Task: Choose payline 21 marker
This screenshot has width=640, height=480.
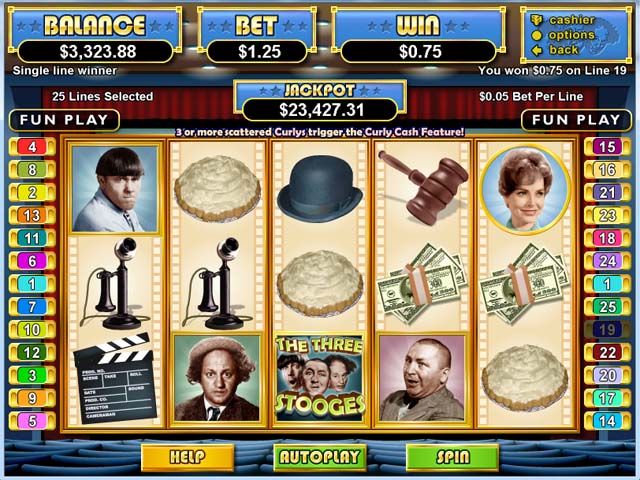Action: point(606,192)
